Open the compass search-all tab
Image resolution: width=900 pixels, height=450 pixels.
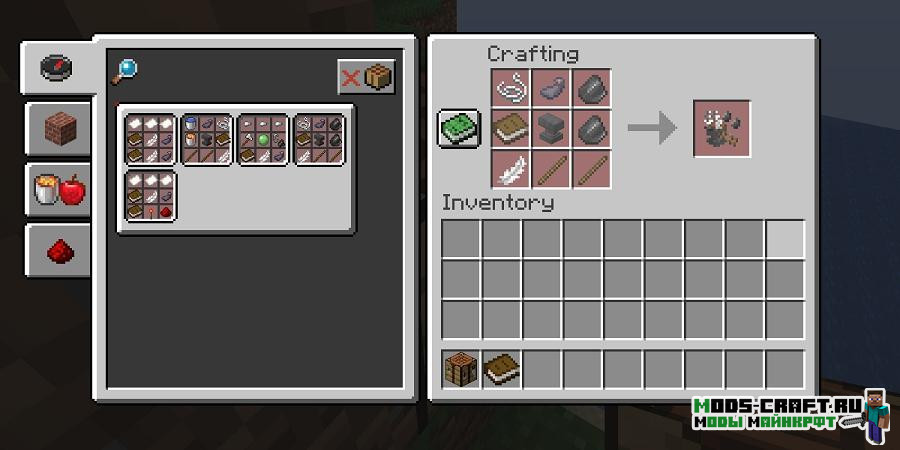(x=57, y=68)
